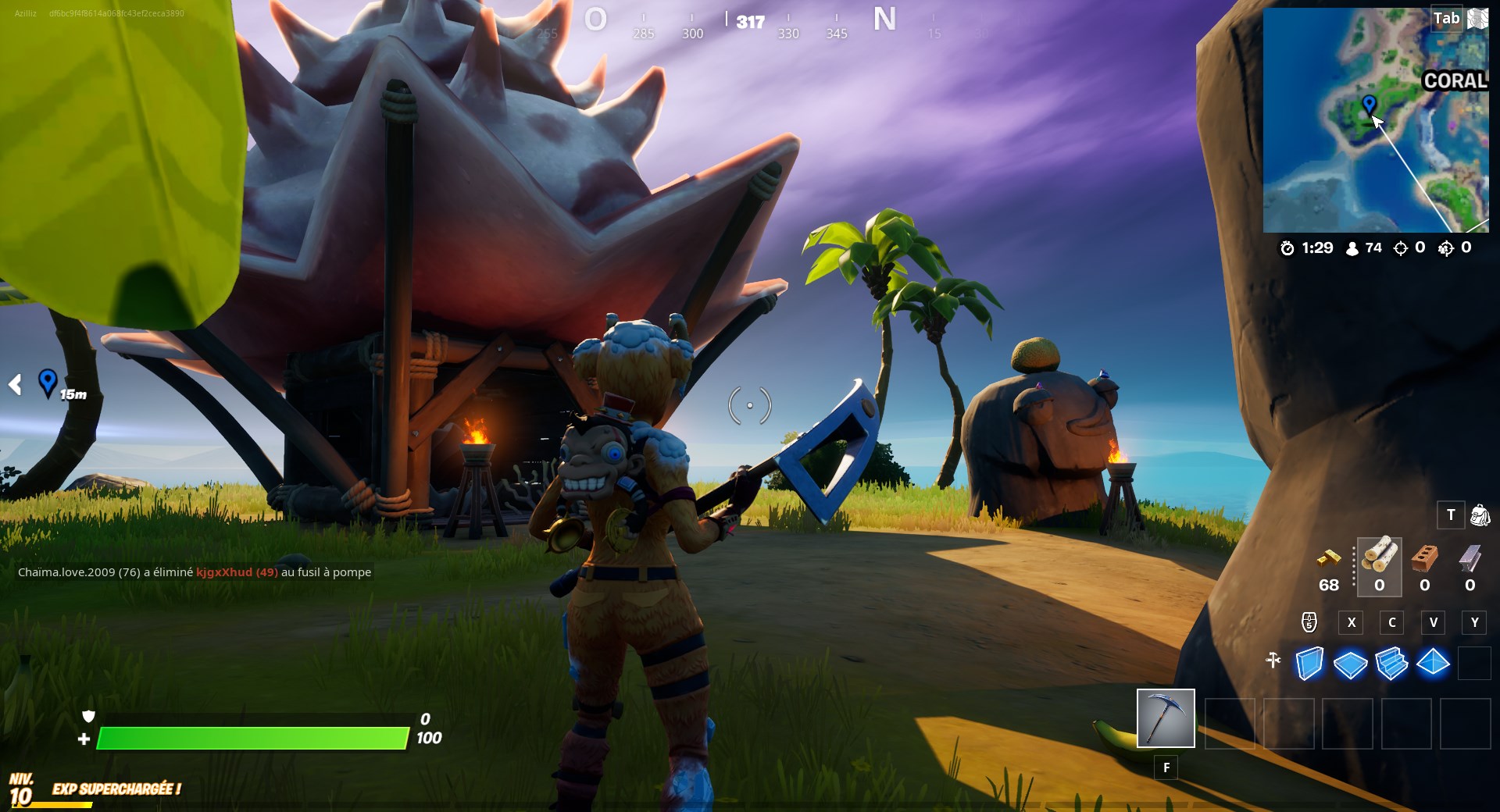The image size is (1500, 812).
Task: Click the match timer stopwatch icon
Action: coord(1289,248)
